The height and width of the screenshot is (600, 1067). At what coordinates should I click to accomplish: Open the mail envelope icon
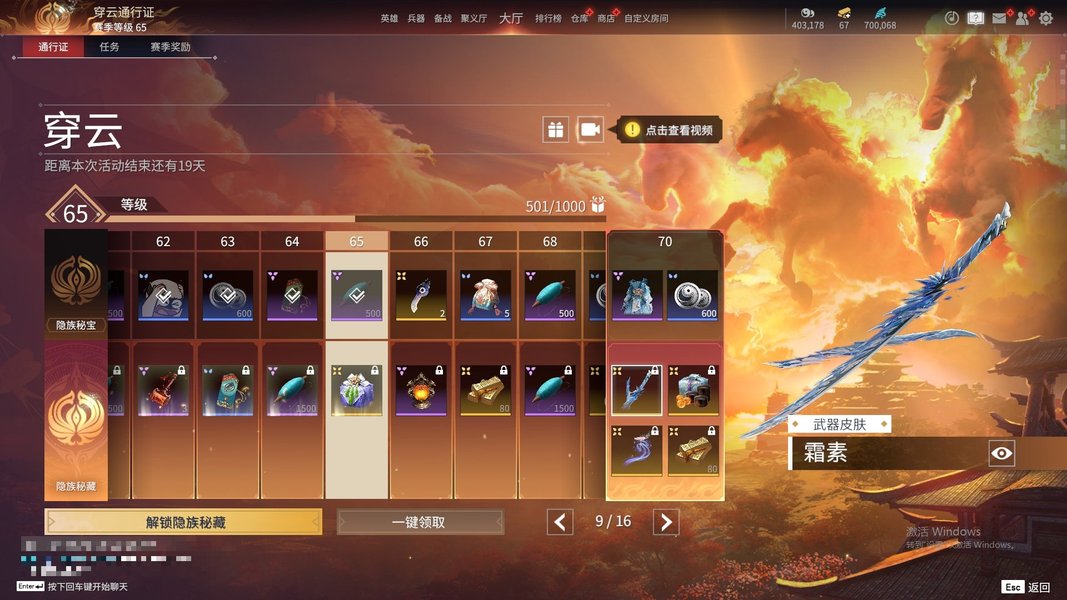[999, 18]
